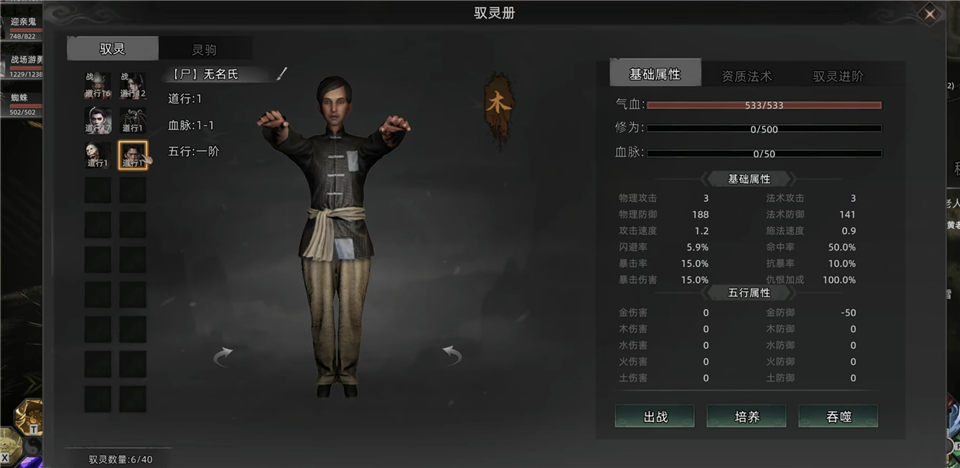The height and width of the screenshot is (468, 960).
Task: Click the 出战 button
Action: point(654,416)
